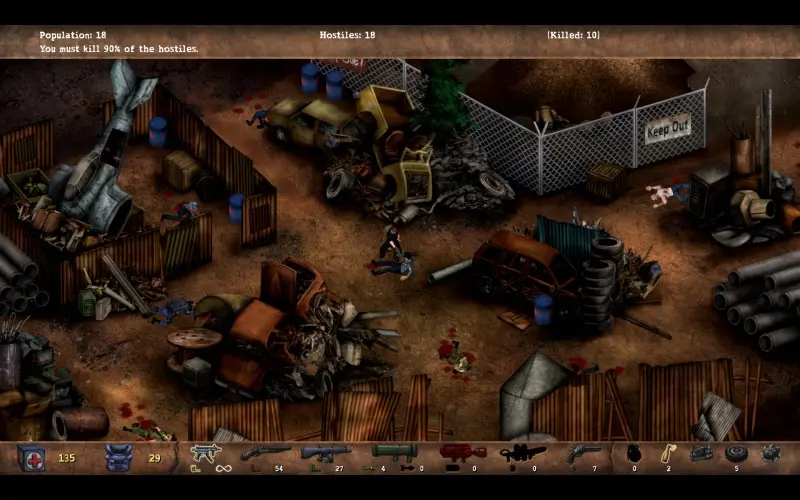Select the round proximity mine icon
The height and width of the screenshot is (500, 800).
point(737,453)
